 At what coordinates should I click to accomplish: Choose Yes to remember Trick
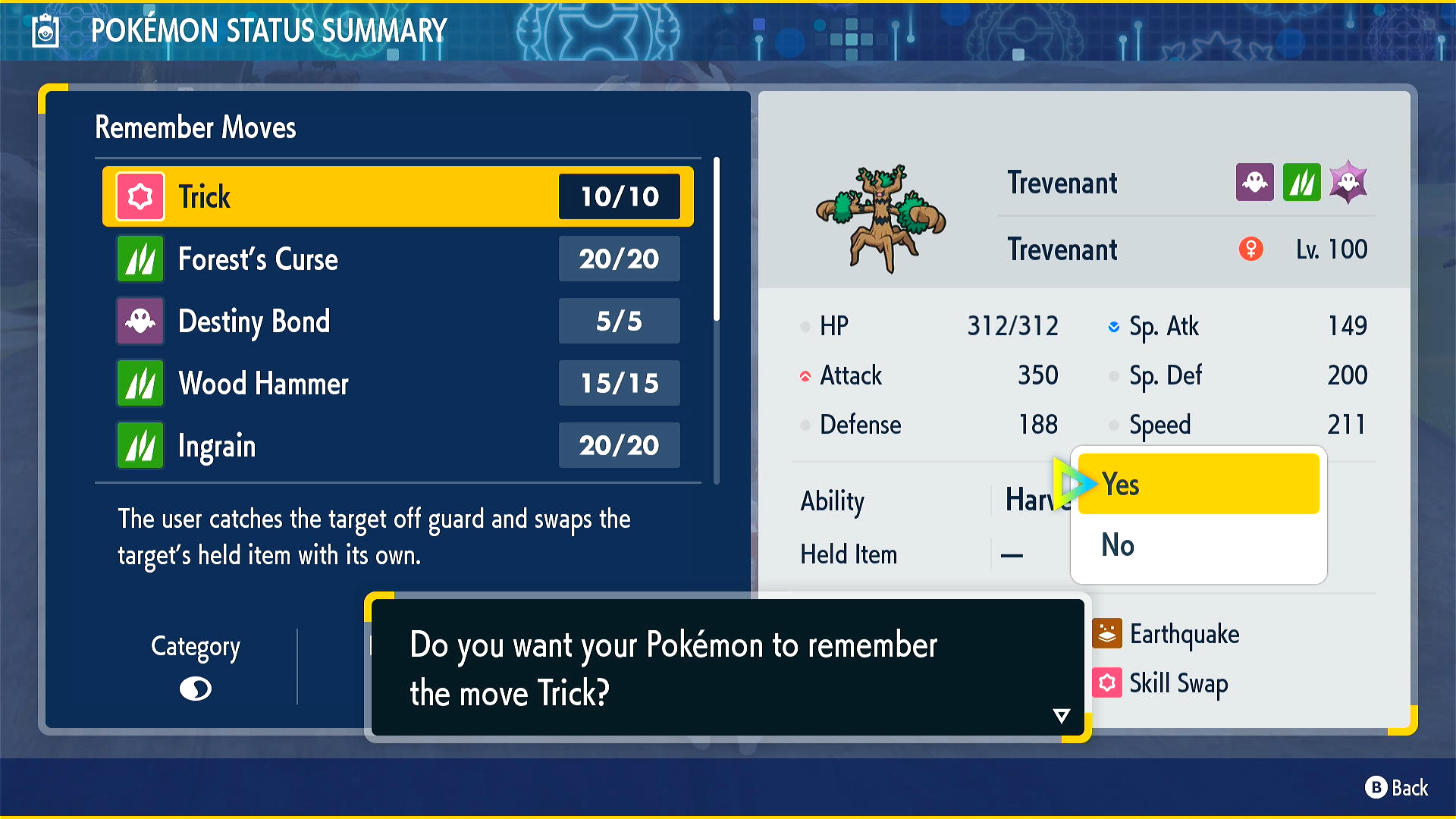1198,484
